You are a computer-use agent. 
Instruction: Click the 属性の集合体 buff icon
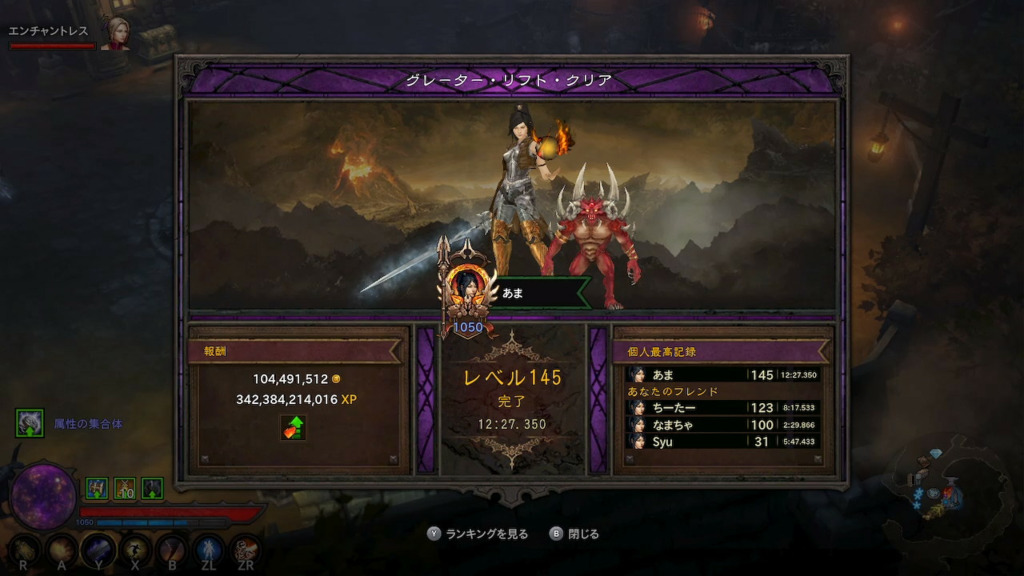point(29,423)
